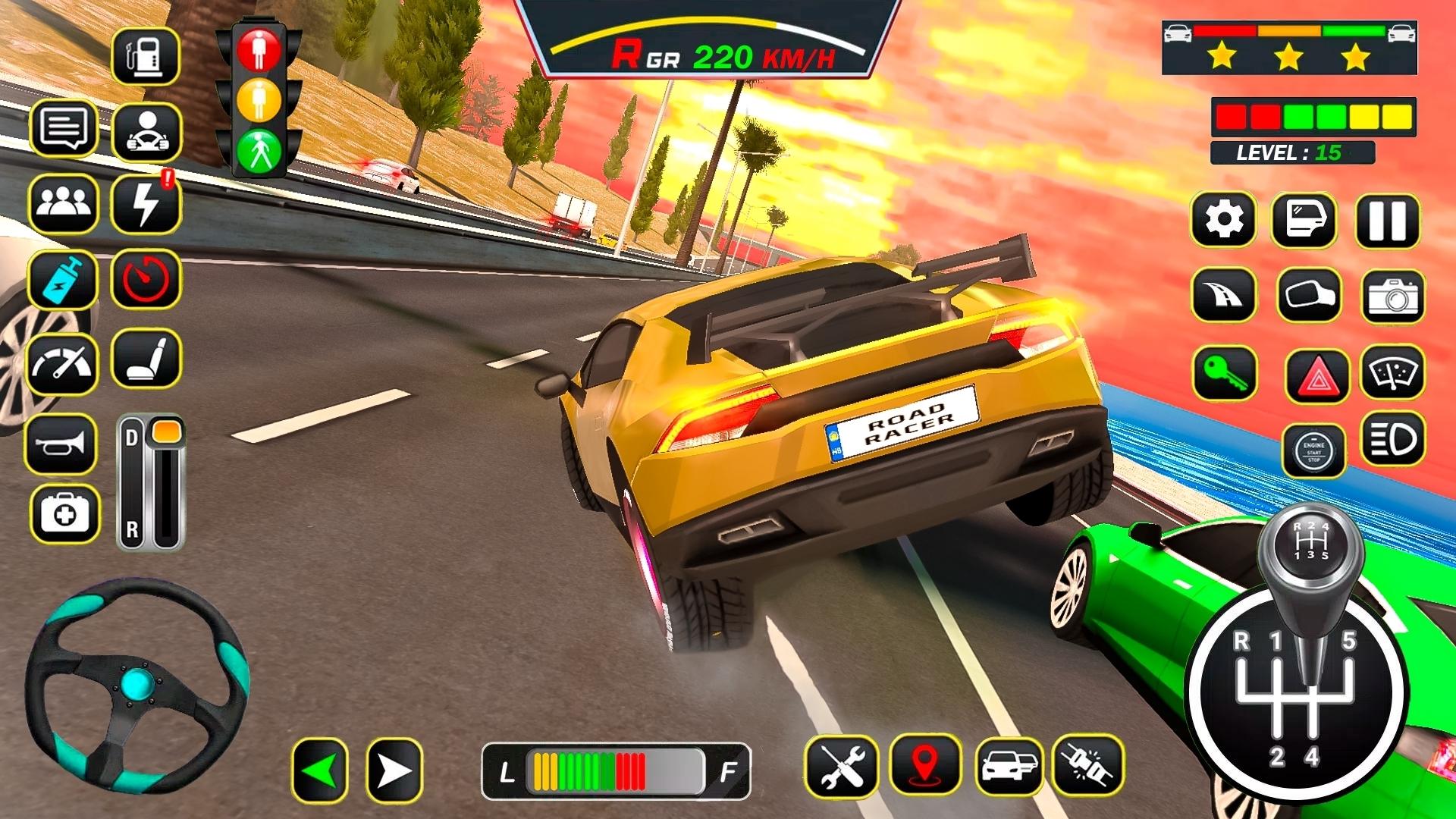This screenshot has width=1456, height=819.
Task: Turn on the headlights button
Action: pos(1392,439)
